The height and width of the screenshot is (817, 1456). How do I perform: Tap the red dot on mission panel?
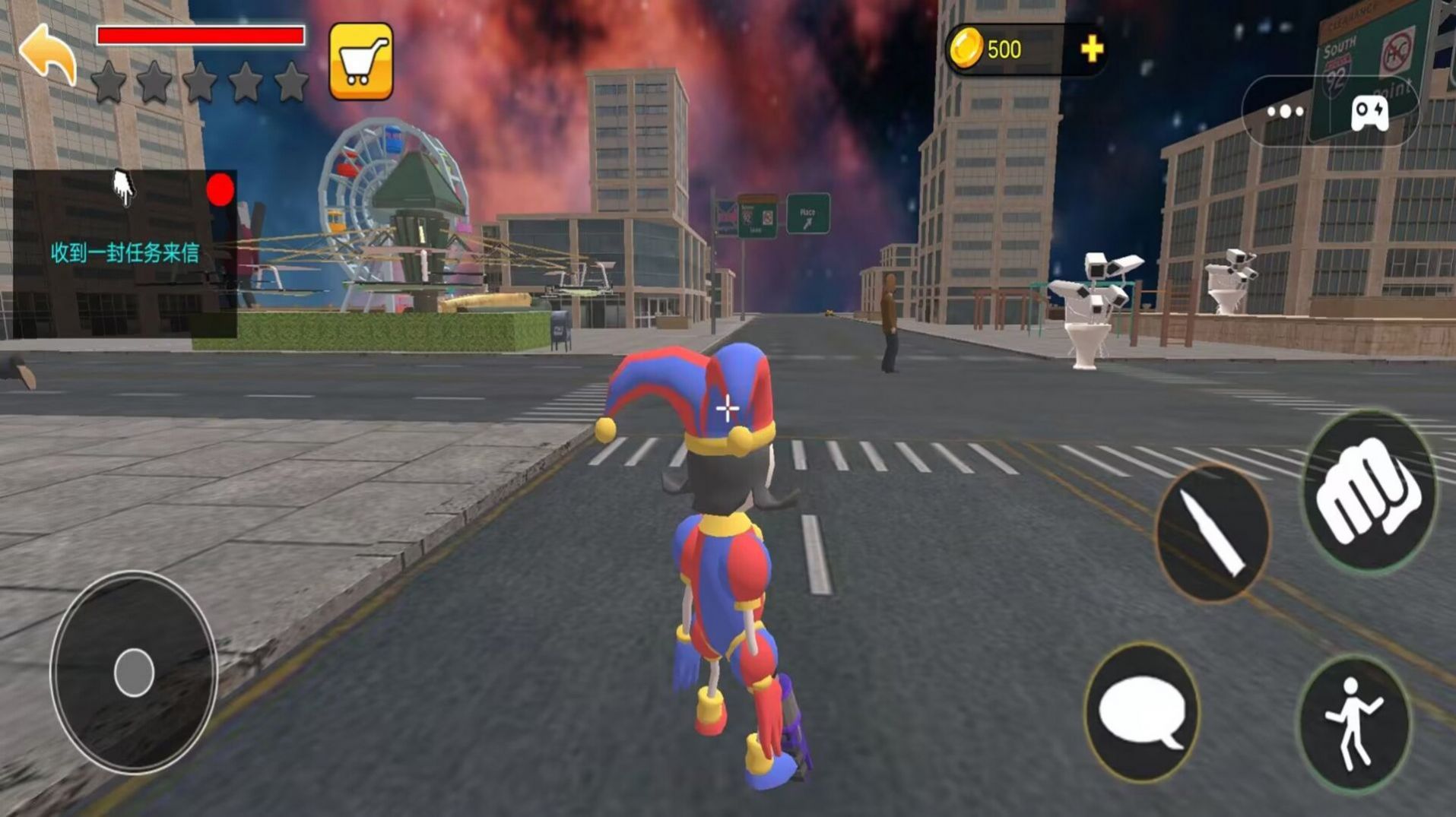point(220,190)
